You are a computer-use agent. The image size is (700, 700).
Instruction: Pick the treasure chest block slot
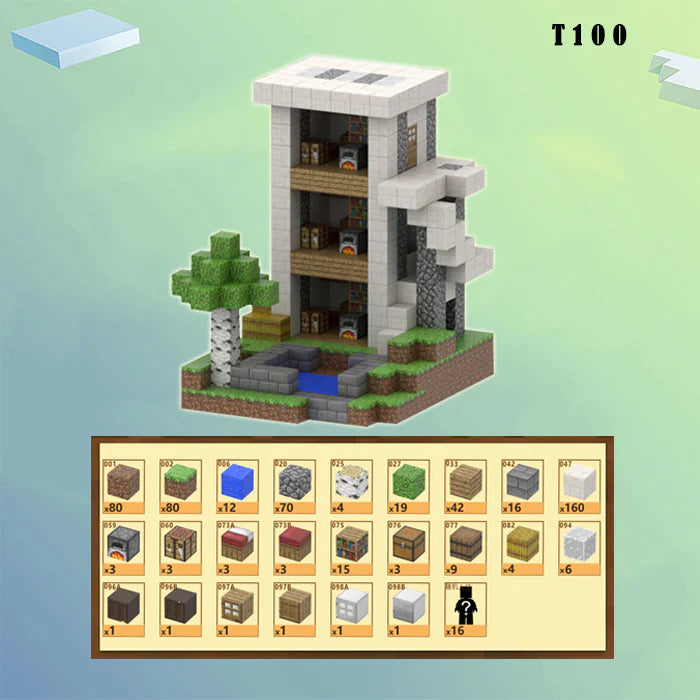[407, 546]
